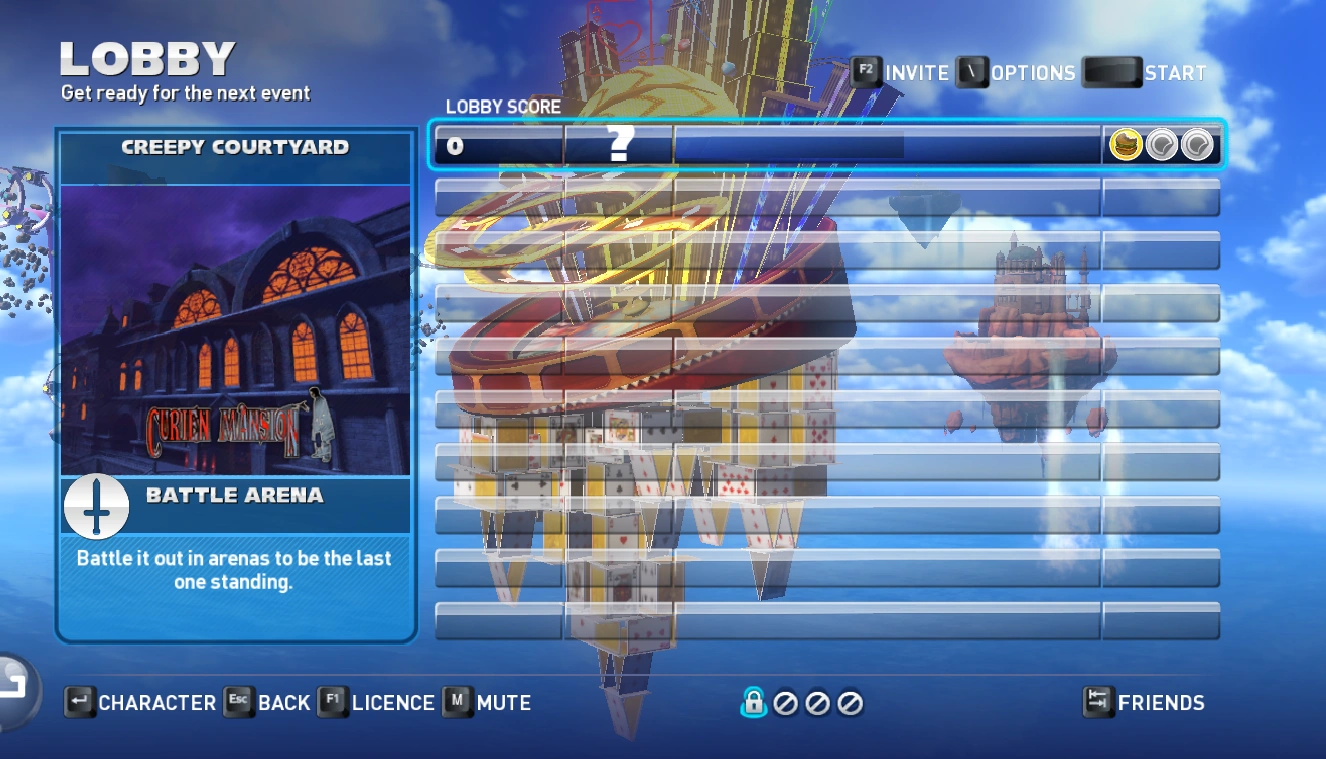1326x759 pixels.
Task: Select the Battle Arena sword icon
Action: pyautogui.click(x=97, y=506)
